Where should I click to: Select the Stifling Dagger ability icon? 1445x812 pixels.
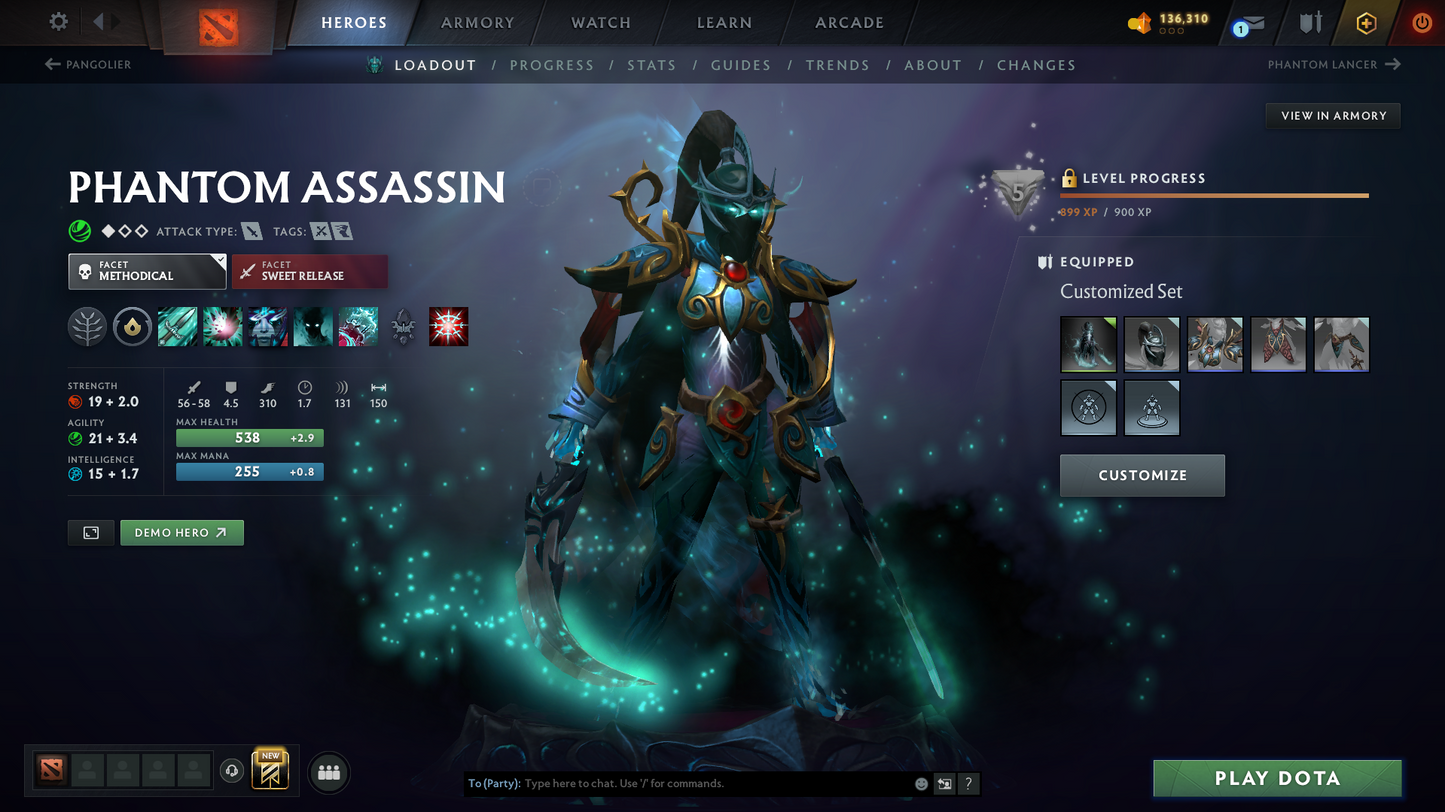pyautogui.click(x=177, y=326)
